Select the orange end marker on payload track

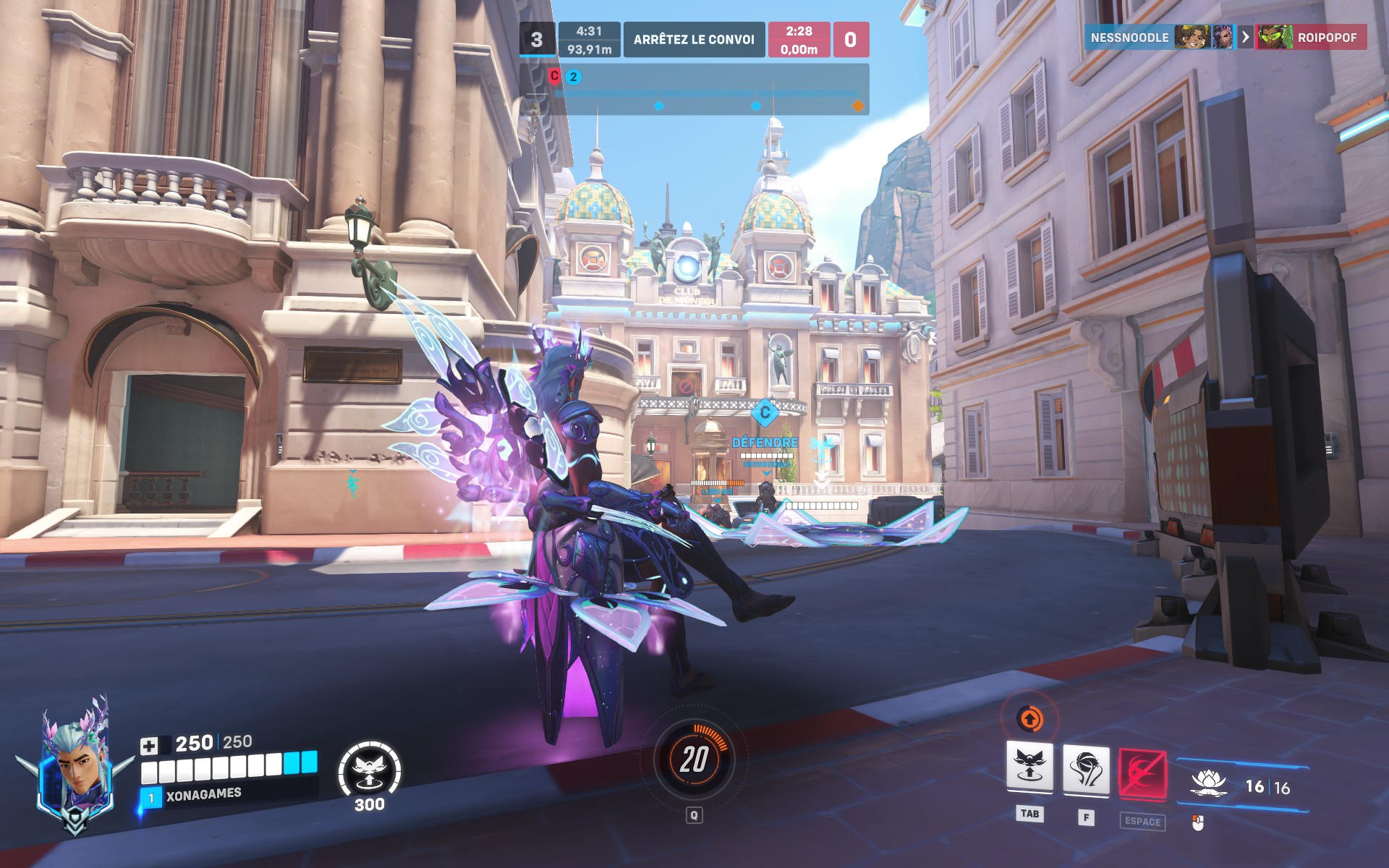858,106
